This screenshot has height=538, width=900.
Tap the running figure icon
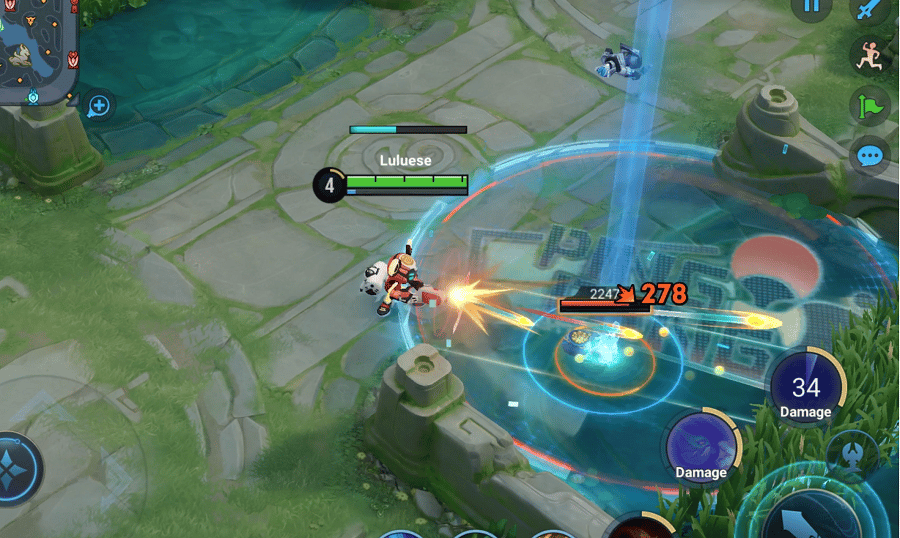tap(868, 55)
